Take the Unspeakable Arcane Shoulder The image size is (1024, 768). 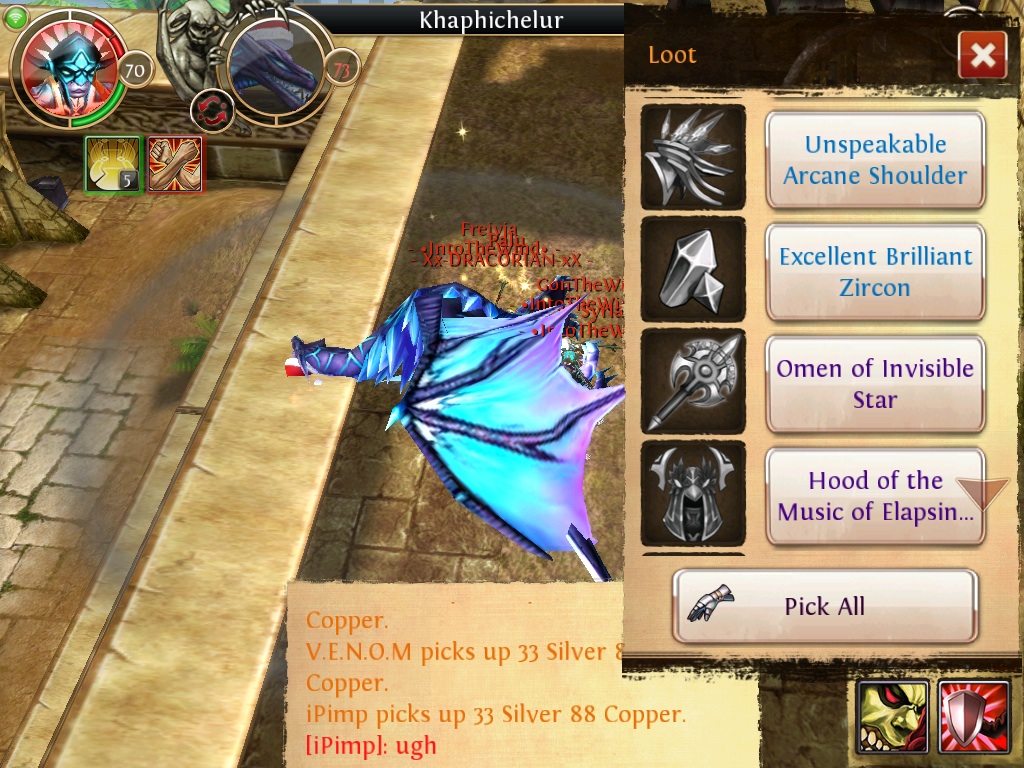(875, 160)
